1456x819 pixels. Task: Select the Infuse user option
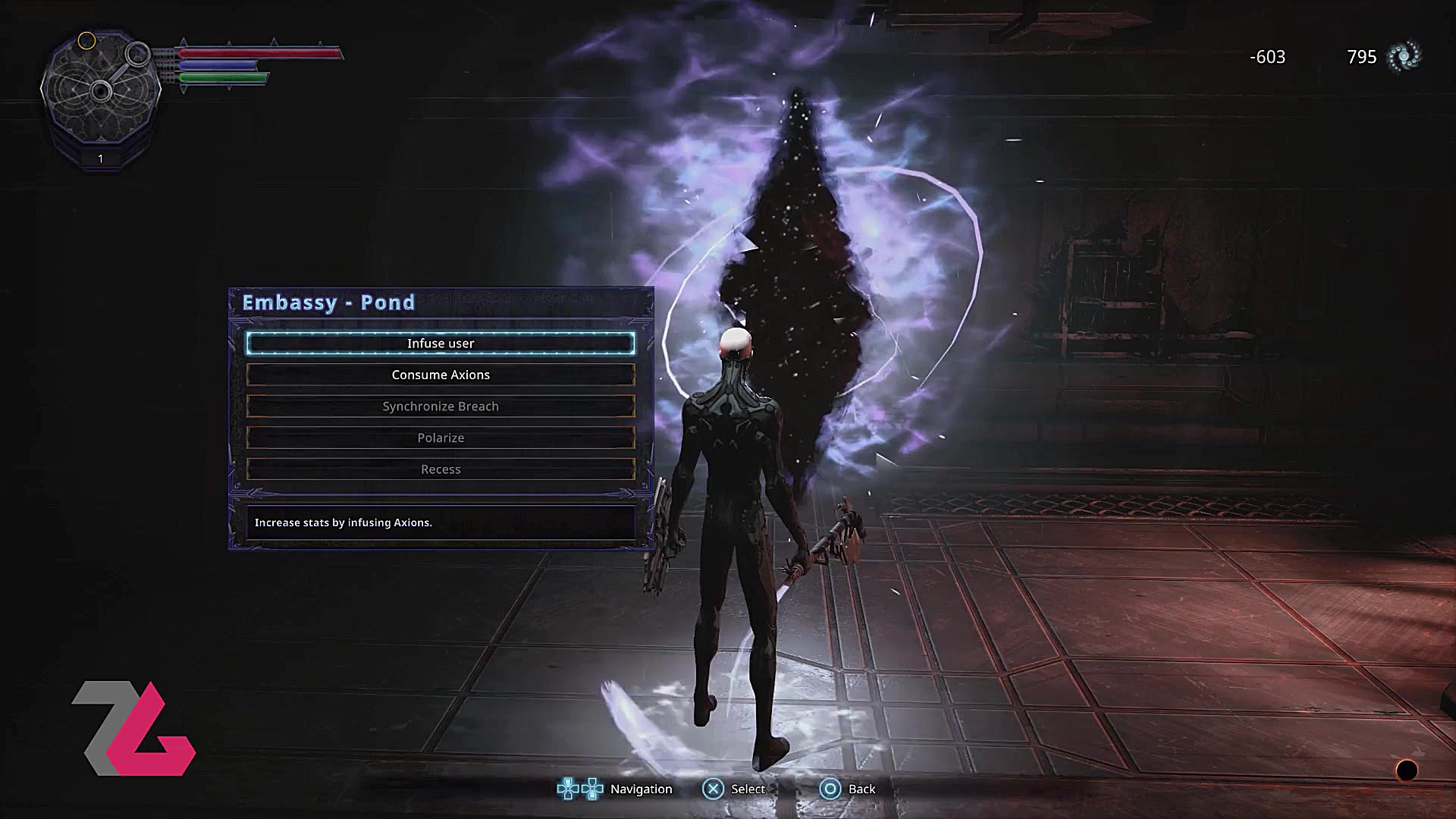click(441, 344)
